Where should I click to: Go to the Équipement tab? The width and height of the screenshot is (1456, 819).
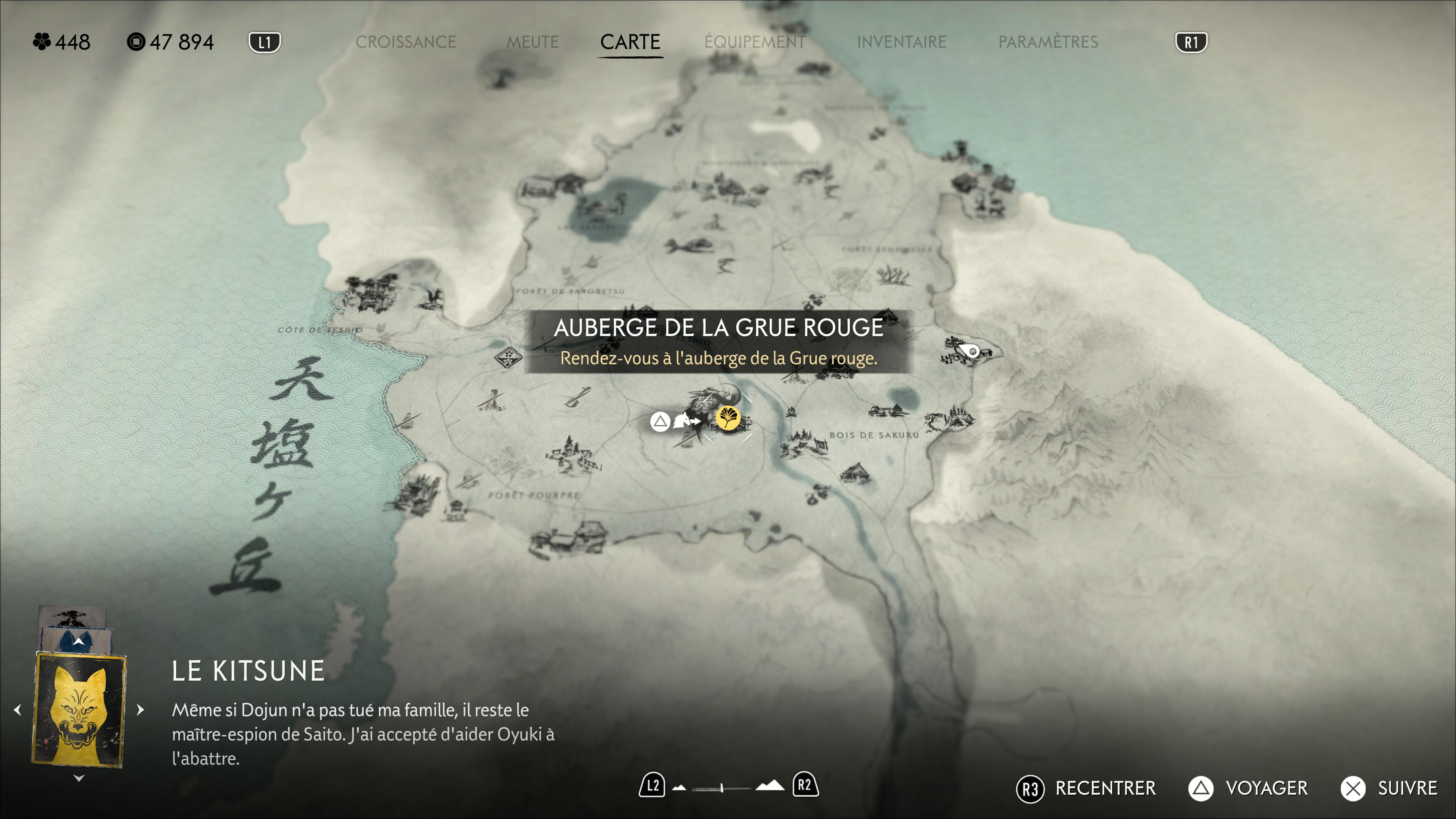pos(755,42)
